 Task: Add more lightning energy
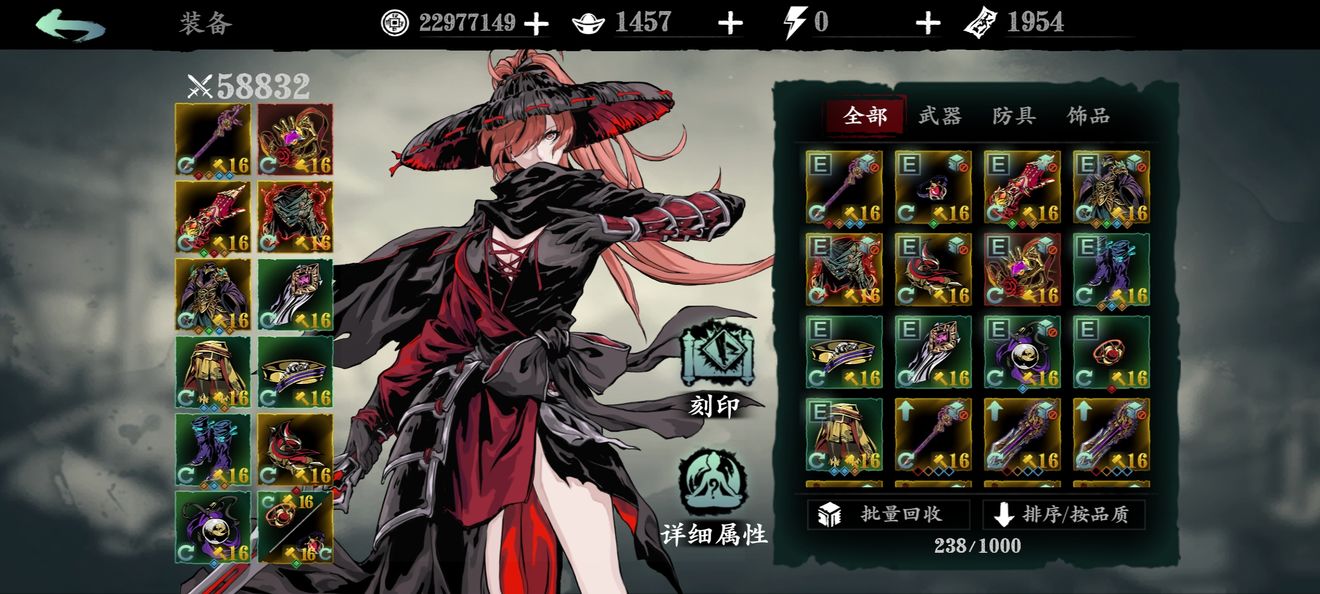pos(927,23)
